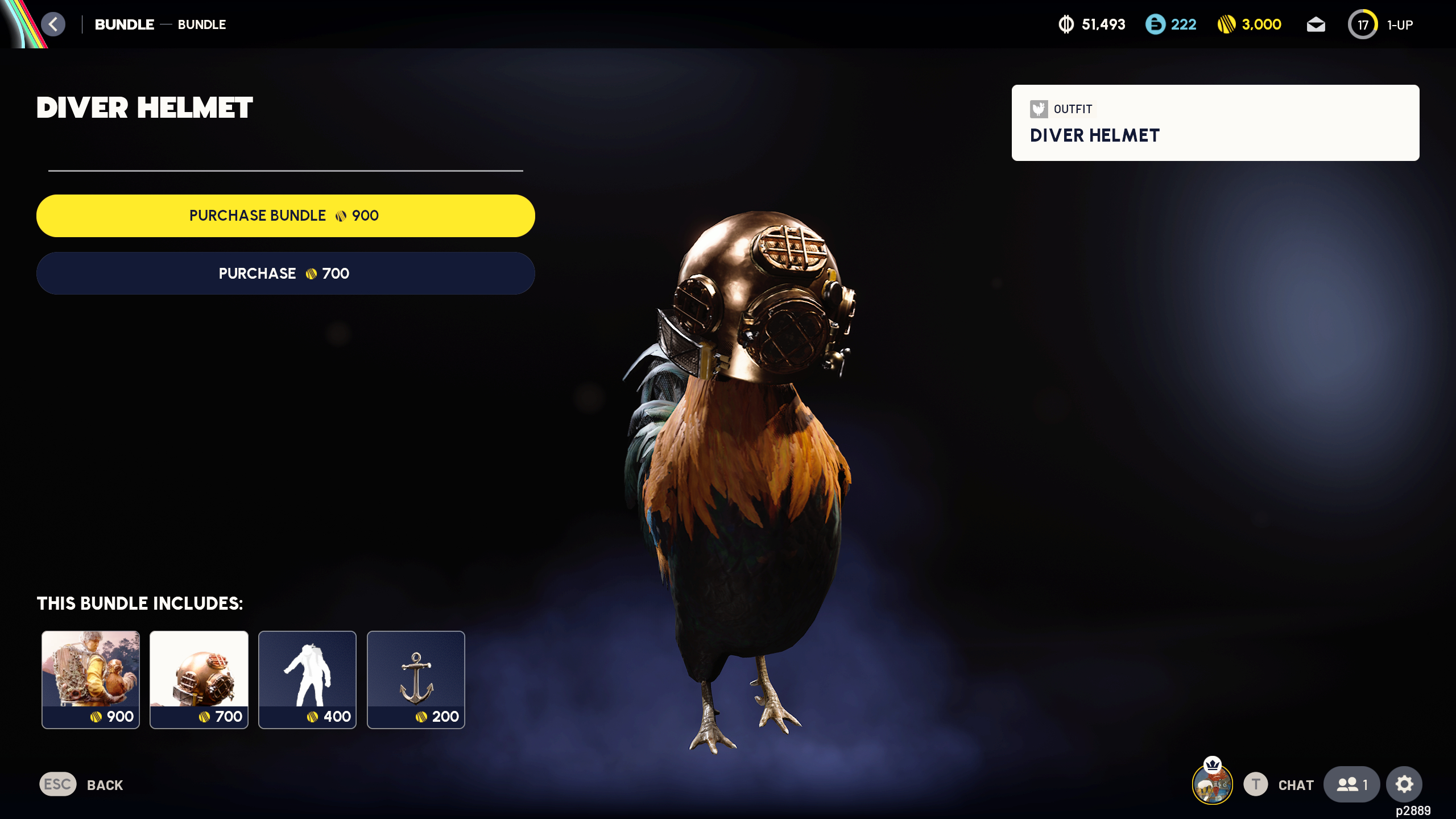The image size is (1456, 819).
Task: Click the anchor currency icon in top bar
Action: click(x=1066, y=24)
